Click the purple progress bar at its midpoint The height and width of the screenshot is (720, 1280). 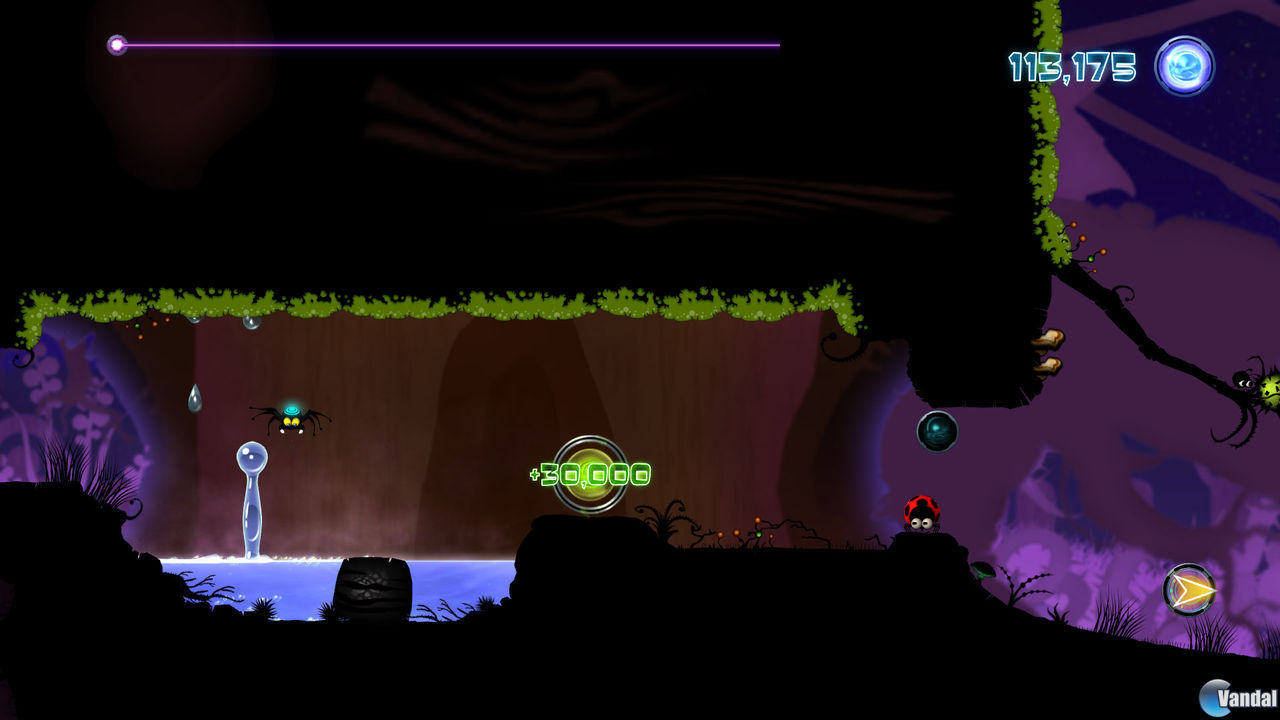pos(450,44)
